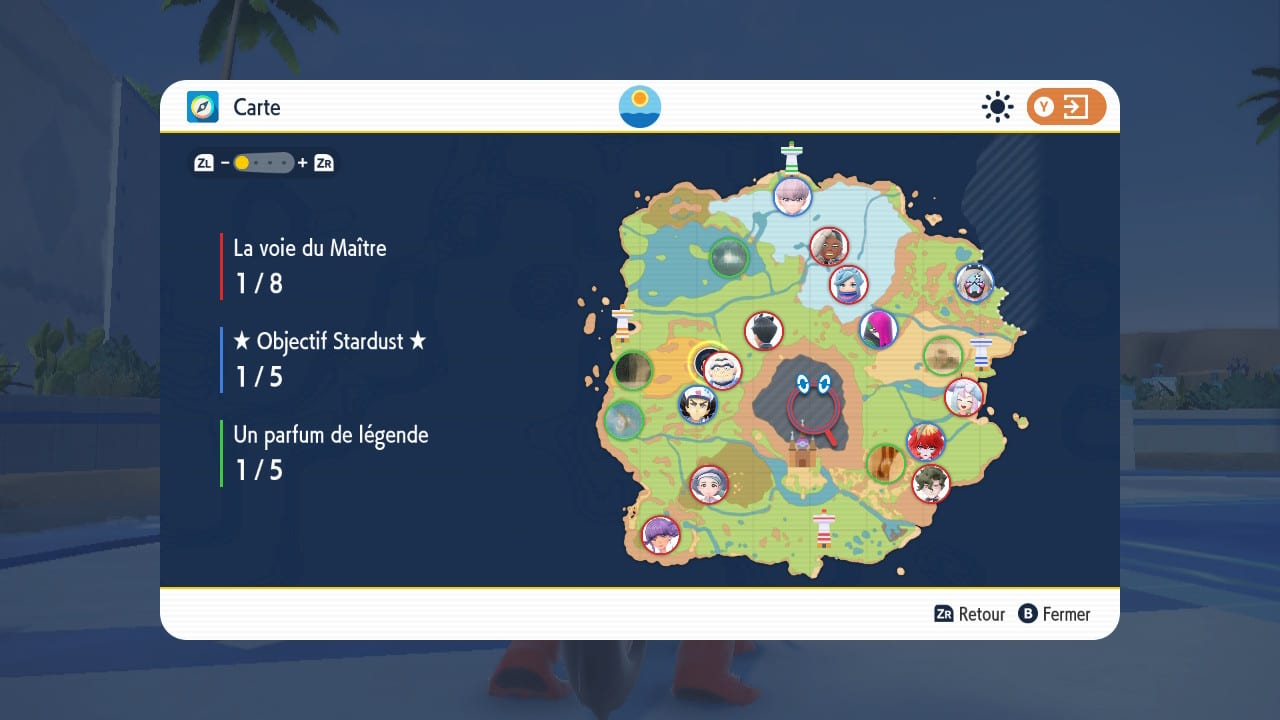Select the back-of-head dark-haired portrait marker
This screenshot has width=1280, height=720.
tap(764, 331)
